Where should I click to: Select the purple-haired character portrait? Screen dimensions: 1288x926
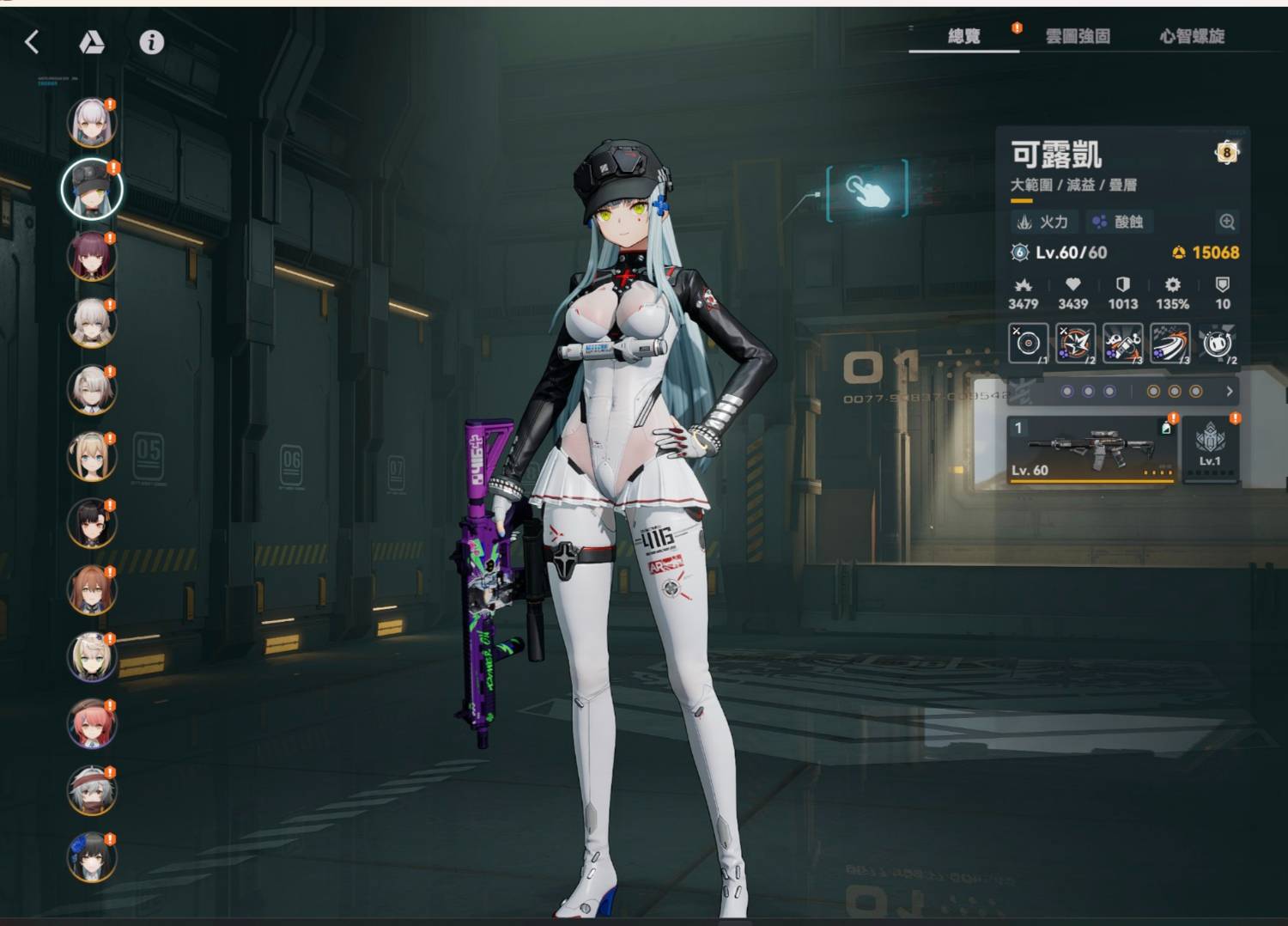click(x=91, y=256)
